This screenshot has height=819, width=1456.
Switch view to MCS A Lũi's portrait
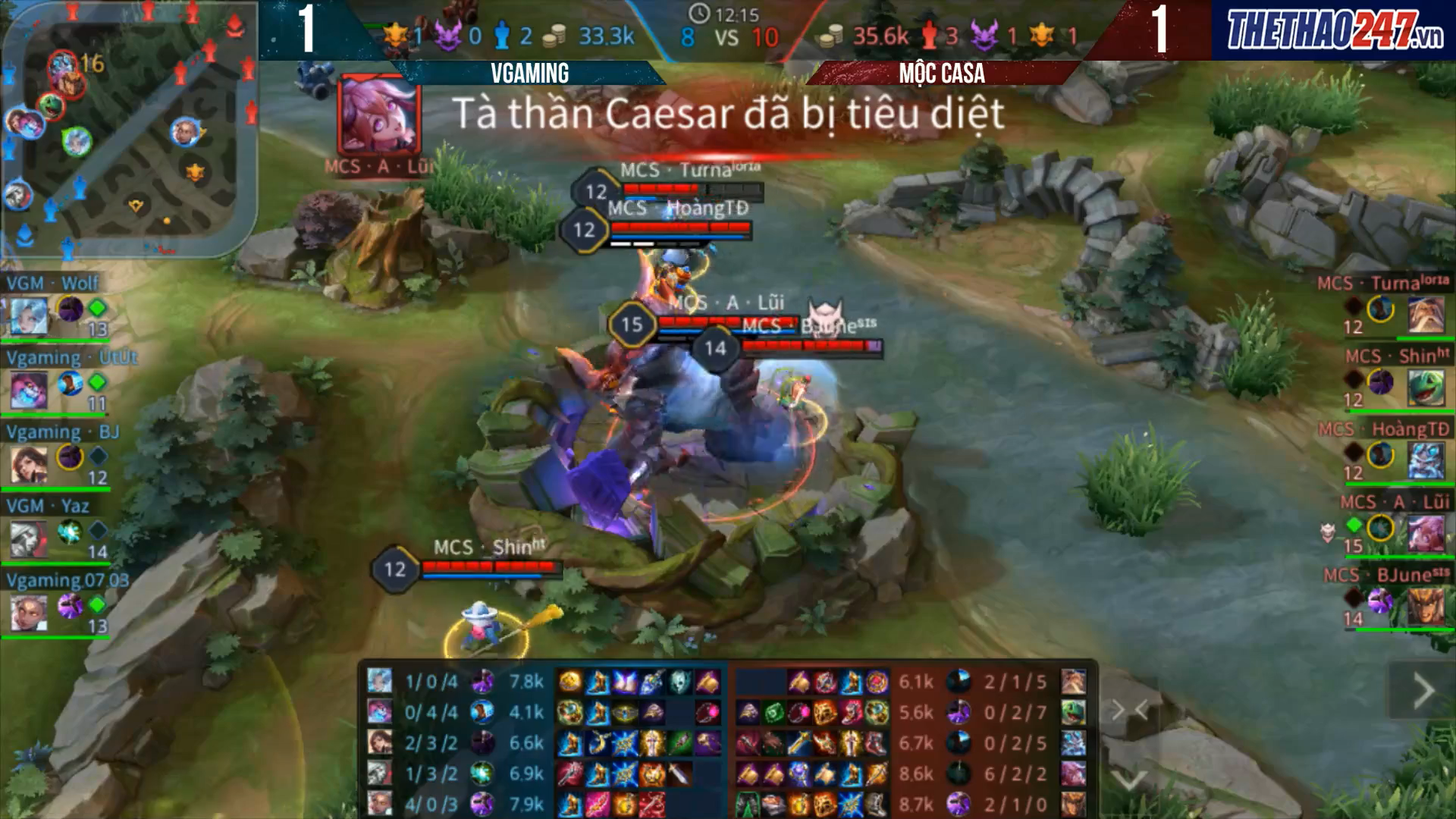(1426, 533)
